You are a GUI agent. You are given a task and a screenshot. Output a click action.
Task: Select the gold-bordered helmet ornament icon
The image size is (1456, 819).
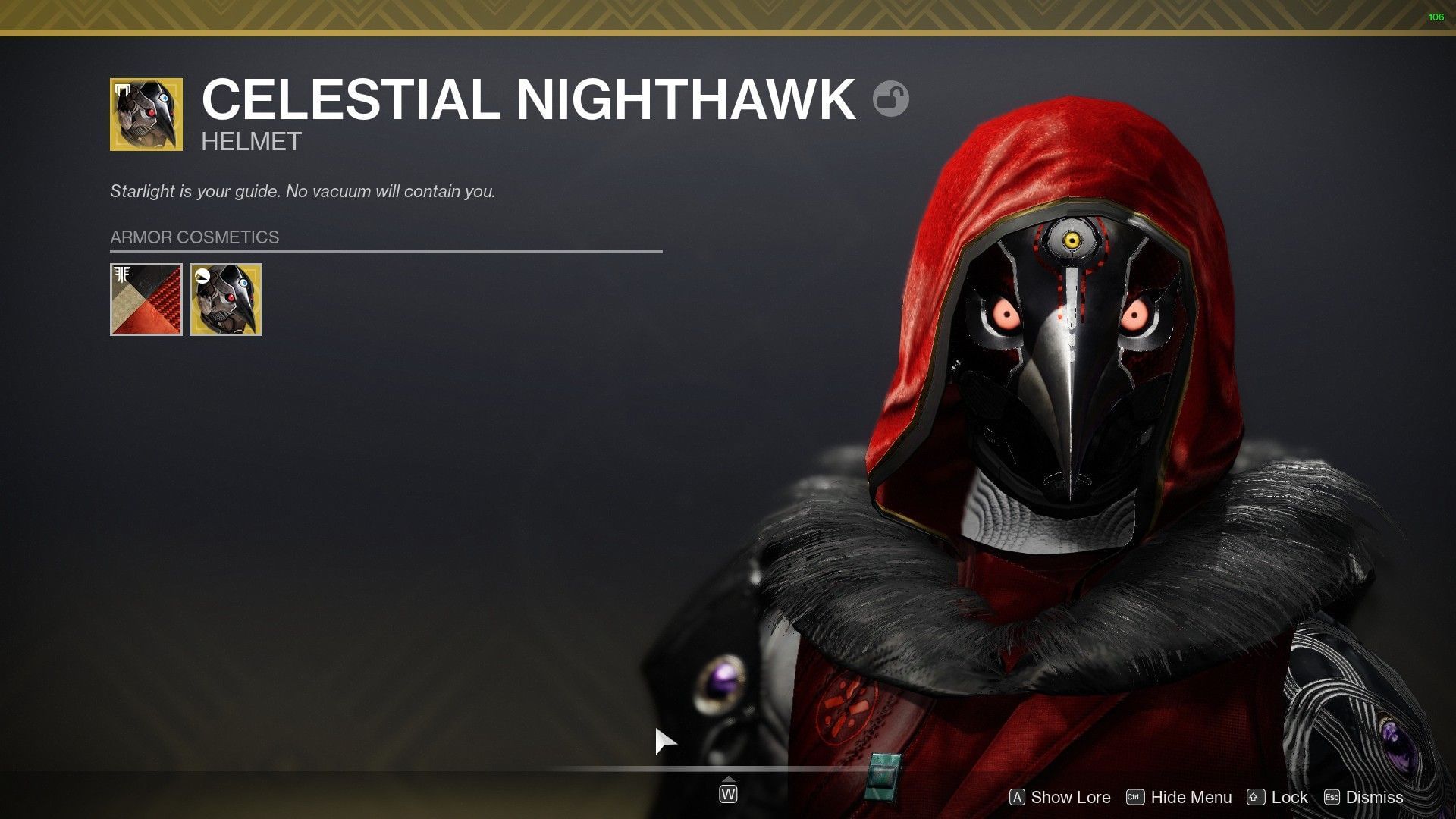click(x=225, y=299)
